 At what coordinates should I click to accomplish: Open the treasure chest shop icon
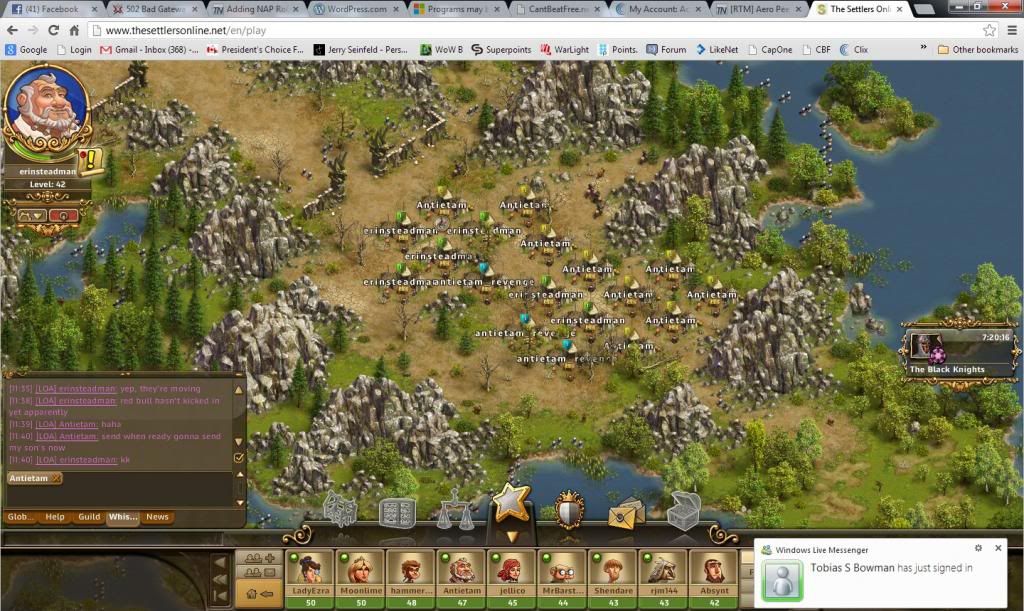pyautogui.click(x=685, y=511)
